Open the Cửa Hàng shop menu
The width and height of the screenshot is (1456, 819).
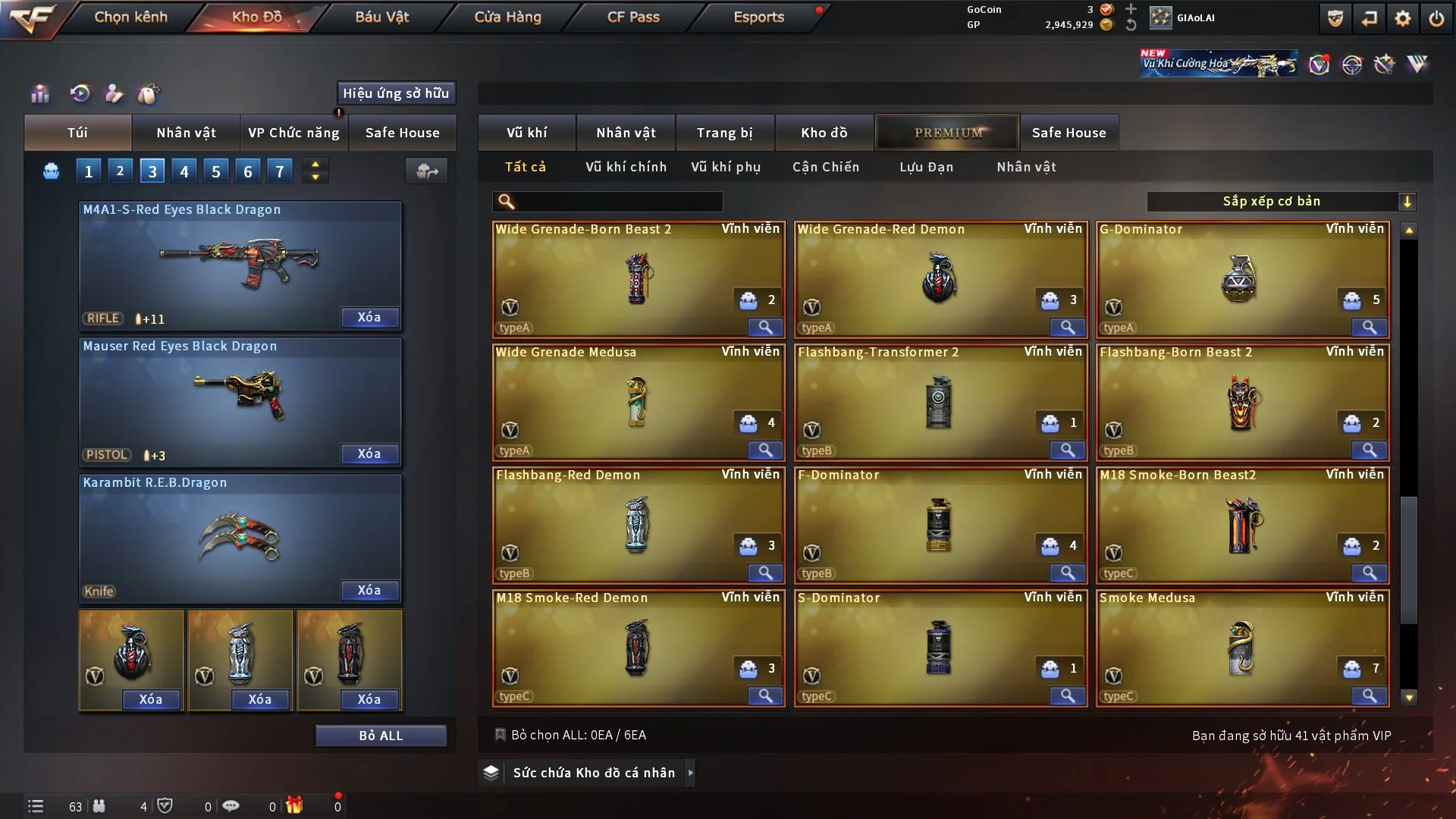[507, 17]
